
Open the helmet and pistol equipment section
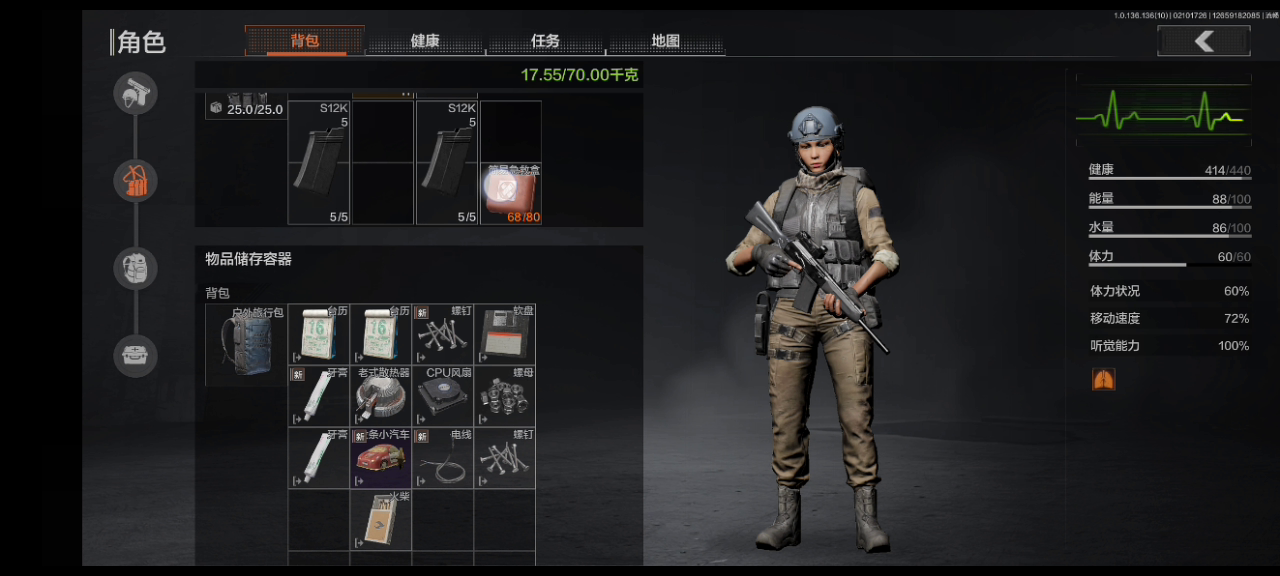pos(135,95)
